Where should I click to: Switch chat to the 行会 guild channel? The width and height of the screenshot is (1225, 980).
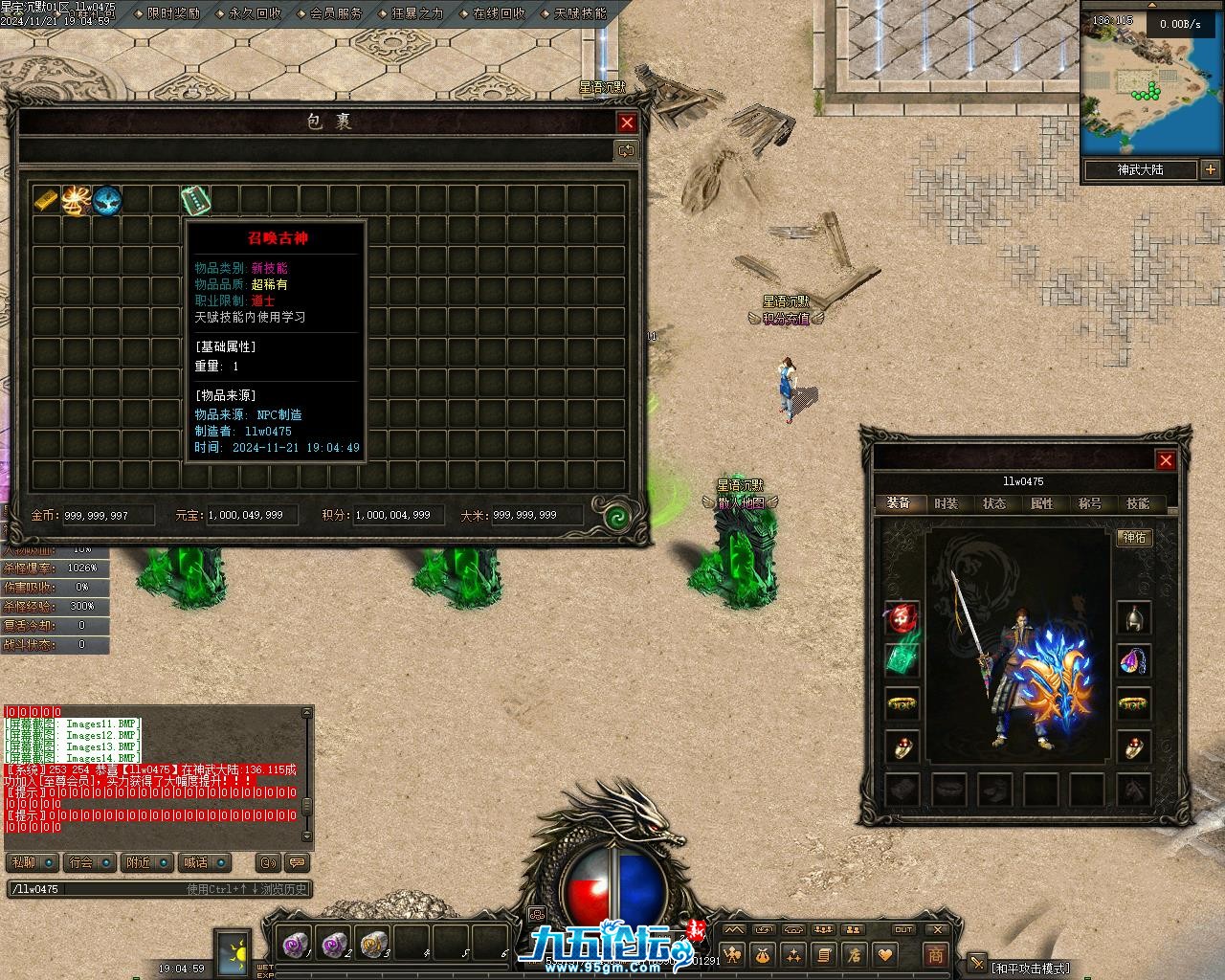coord(82,862)
